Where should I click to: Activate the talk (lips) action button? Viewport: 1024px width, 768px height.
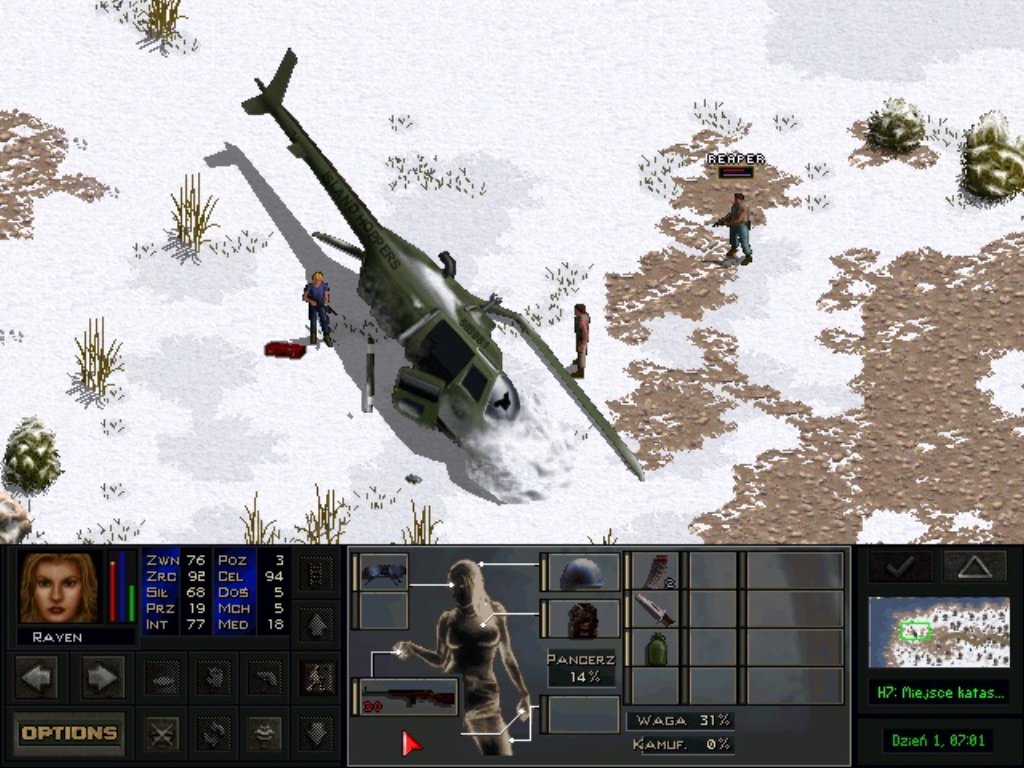pyautogui.click(x=264, y=733)
